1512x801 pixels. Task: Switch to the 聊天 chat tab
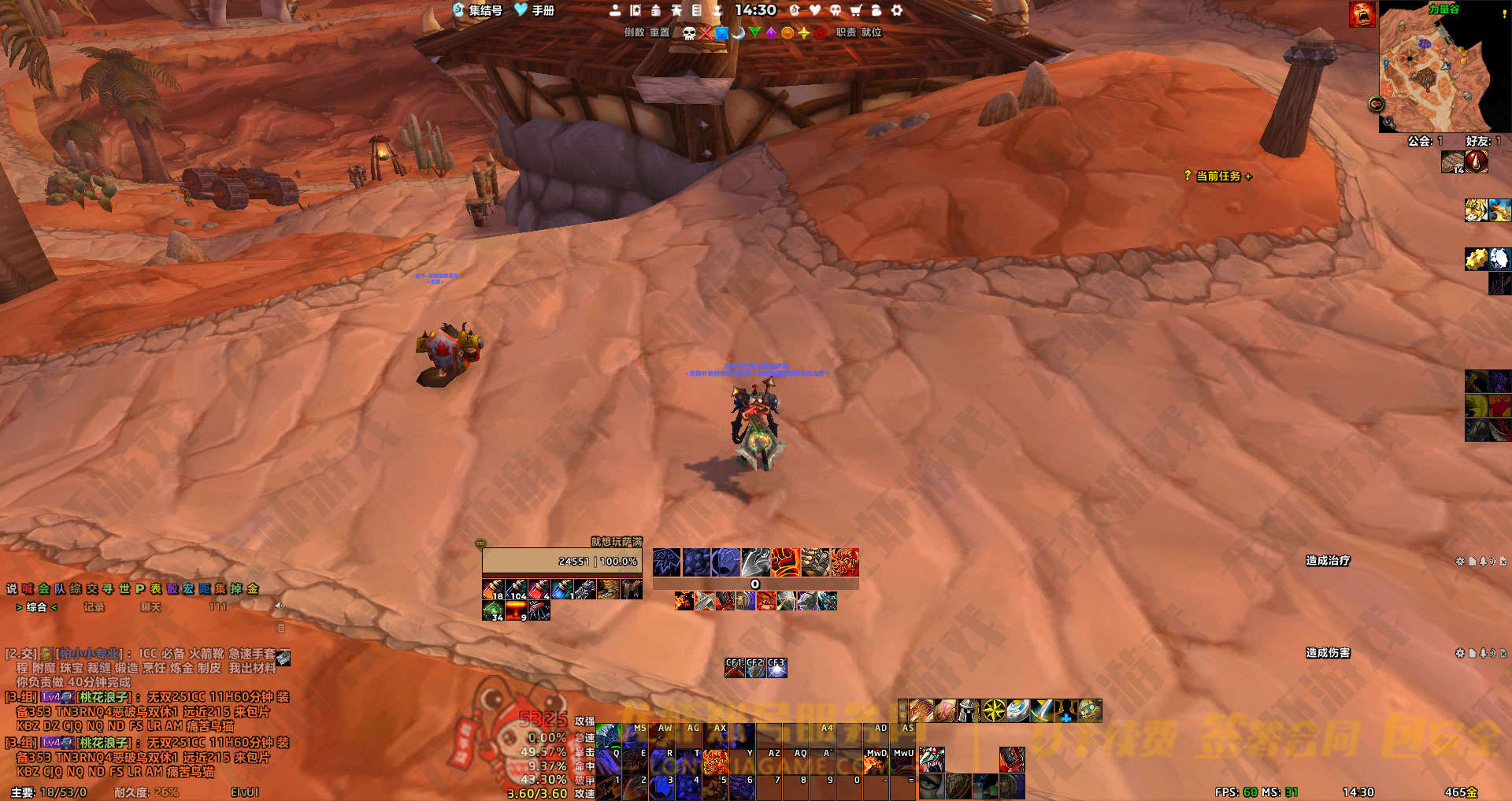point(150,607)
